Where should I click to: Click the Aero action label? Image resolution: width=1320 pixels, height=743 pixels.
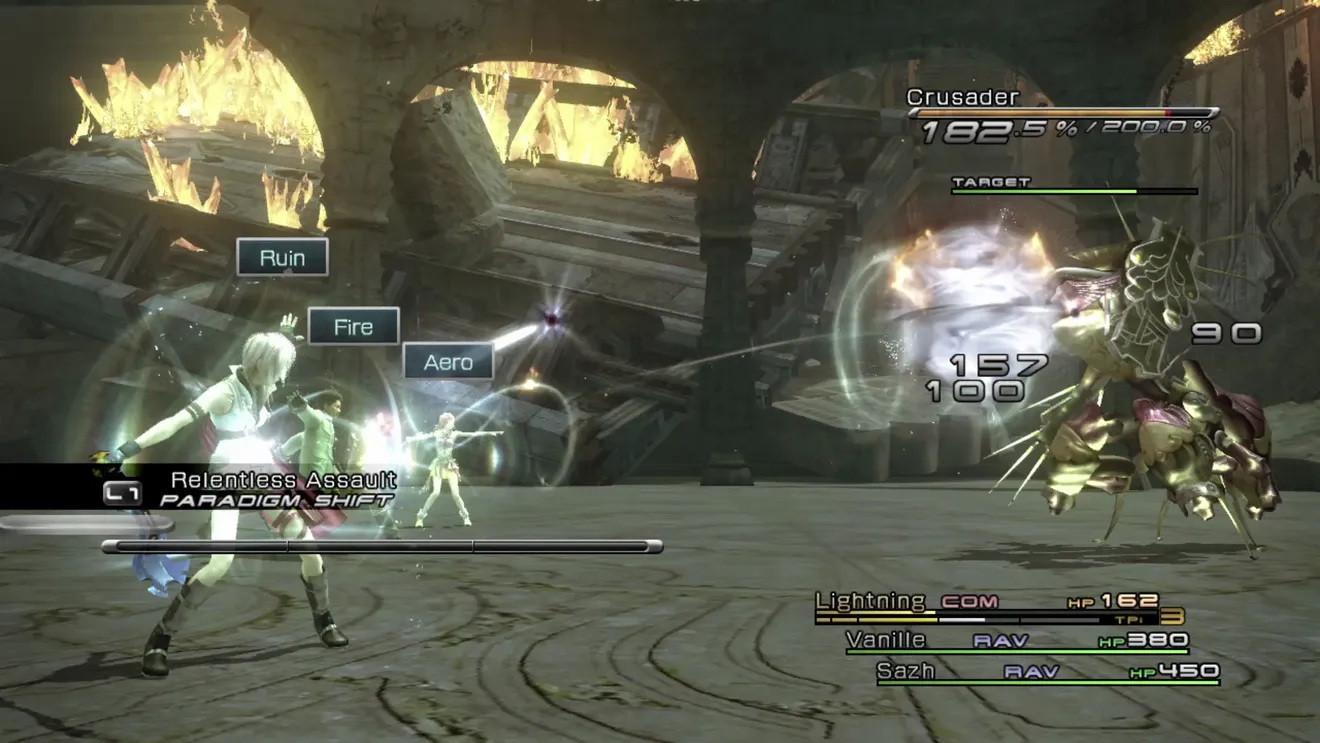448,362
